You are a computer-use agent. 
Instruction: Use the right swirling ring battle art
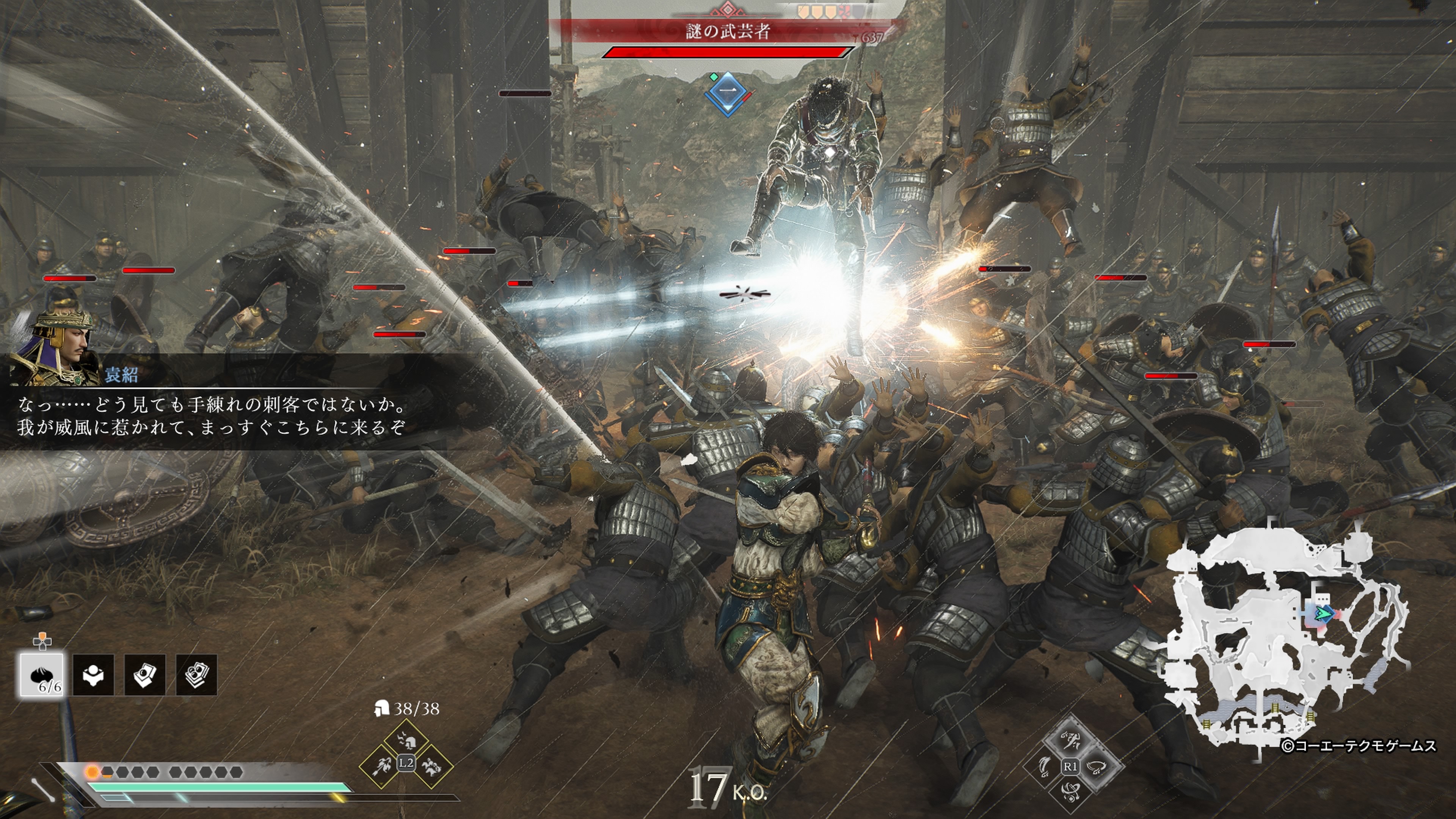pos(1096,766)
